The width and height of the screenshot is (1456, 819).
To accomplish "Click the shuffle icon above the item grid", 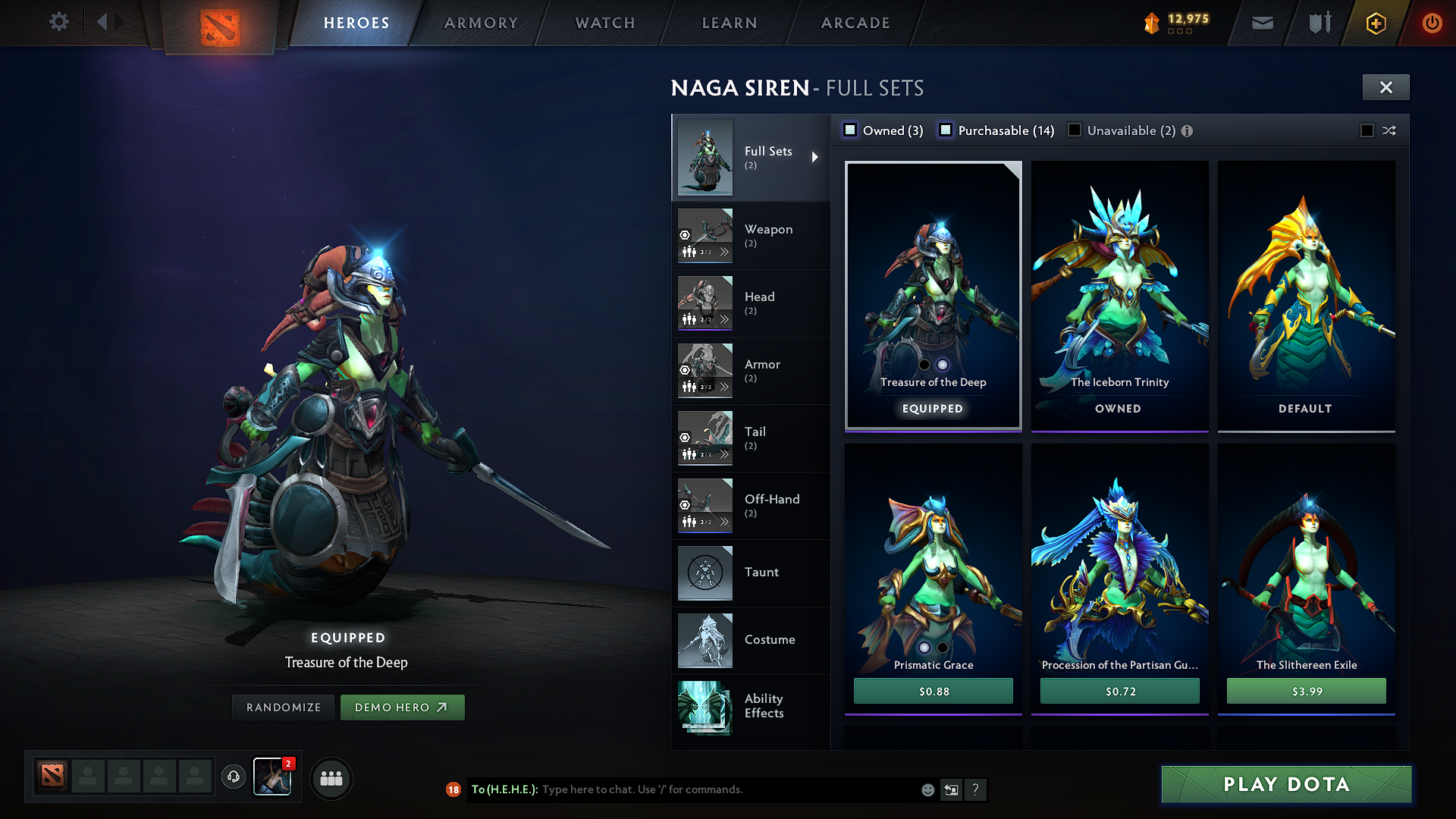I will click(x=1389, y=130).
